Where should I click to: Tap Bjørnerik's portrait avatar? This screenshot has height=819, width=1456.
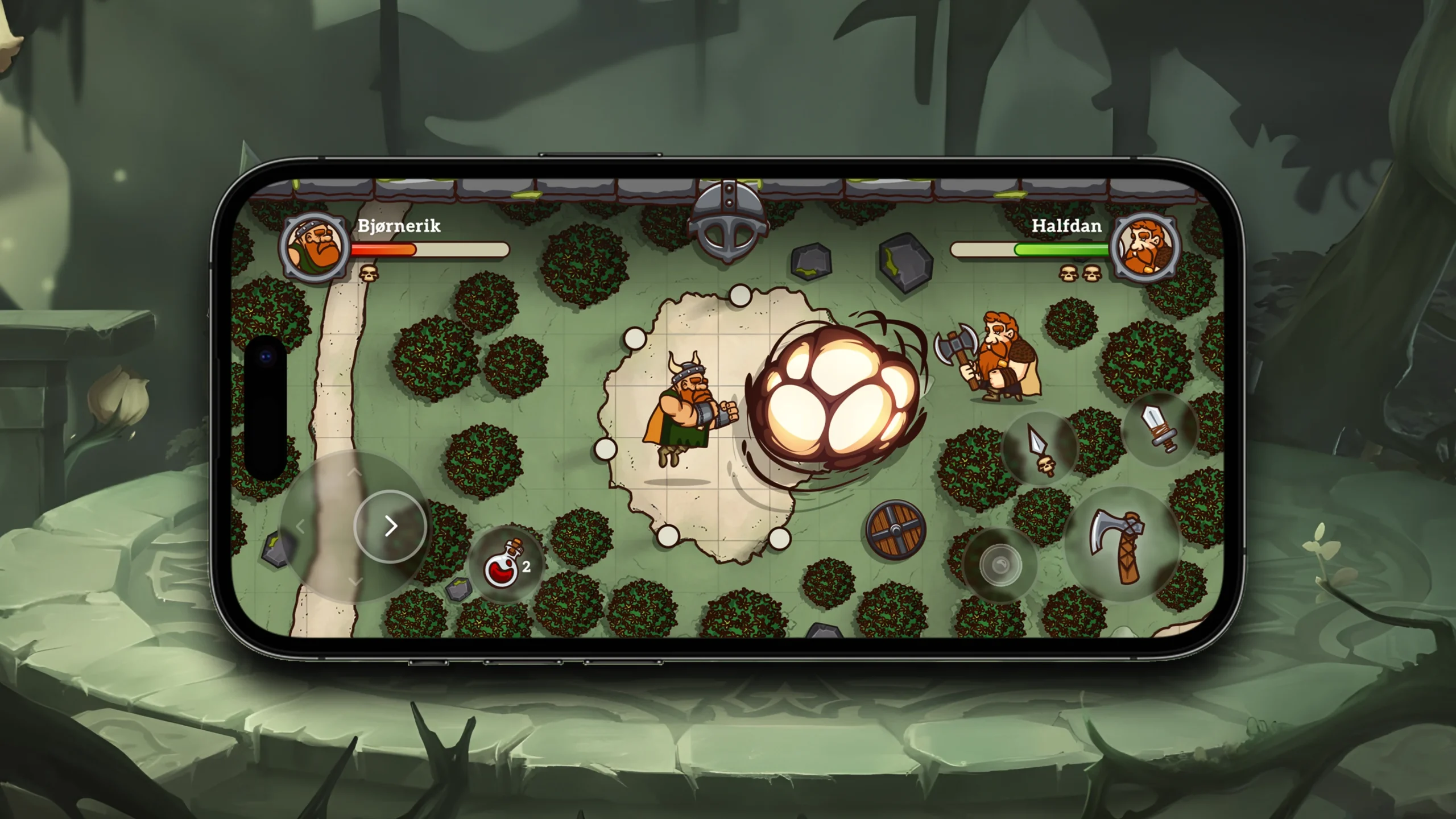315,248
